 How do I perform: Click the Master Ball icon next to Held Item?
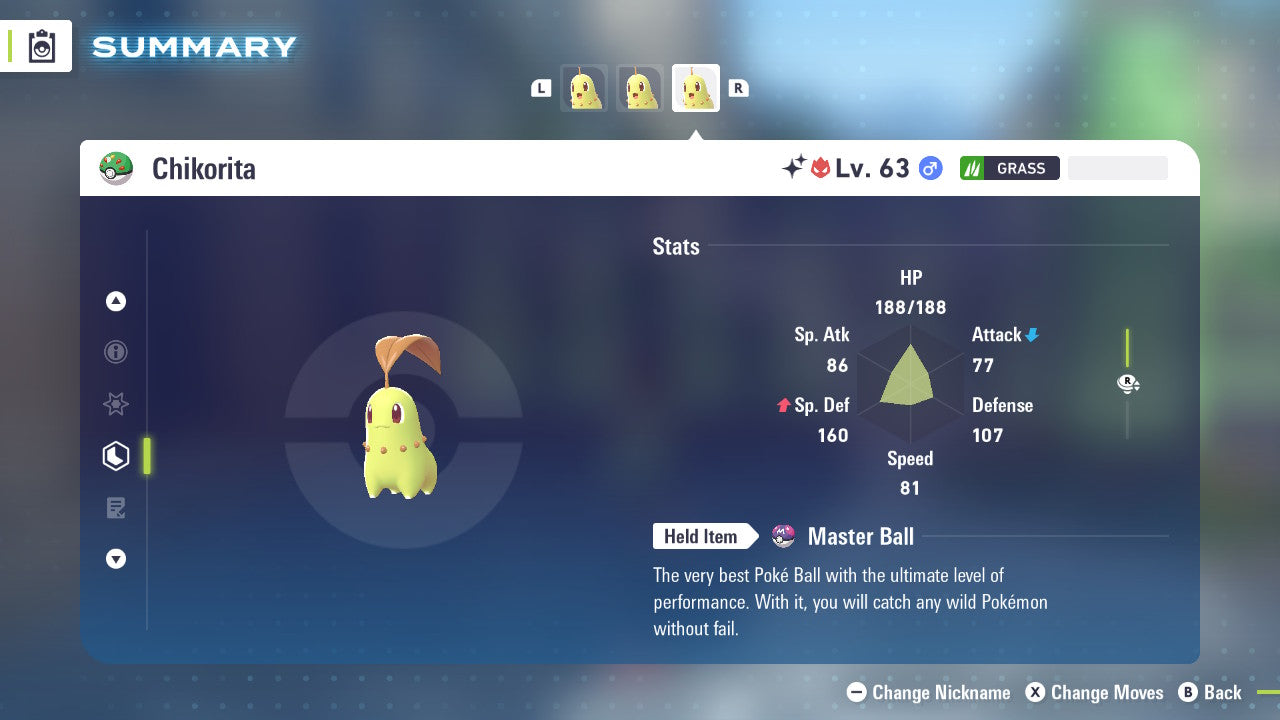coord(785,536)
